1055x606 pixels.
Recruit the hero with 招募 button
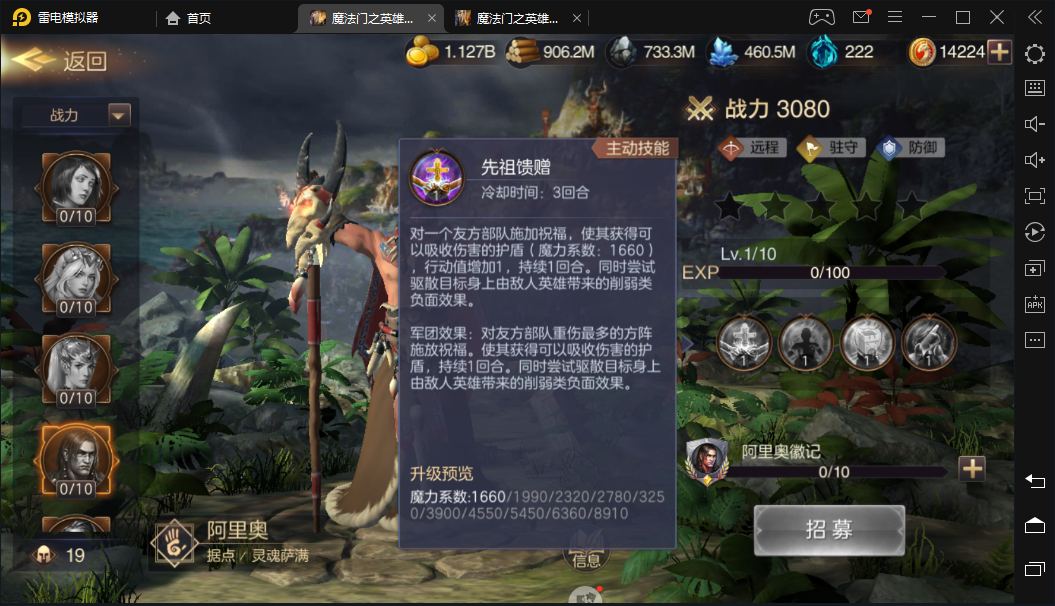pos(829,530)
